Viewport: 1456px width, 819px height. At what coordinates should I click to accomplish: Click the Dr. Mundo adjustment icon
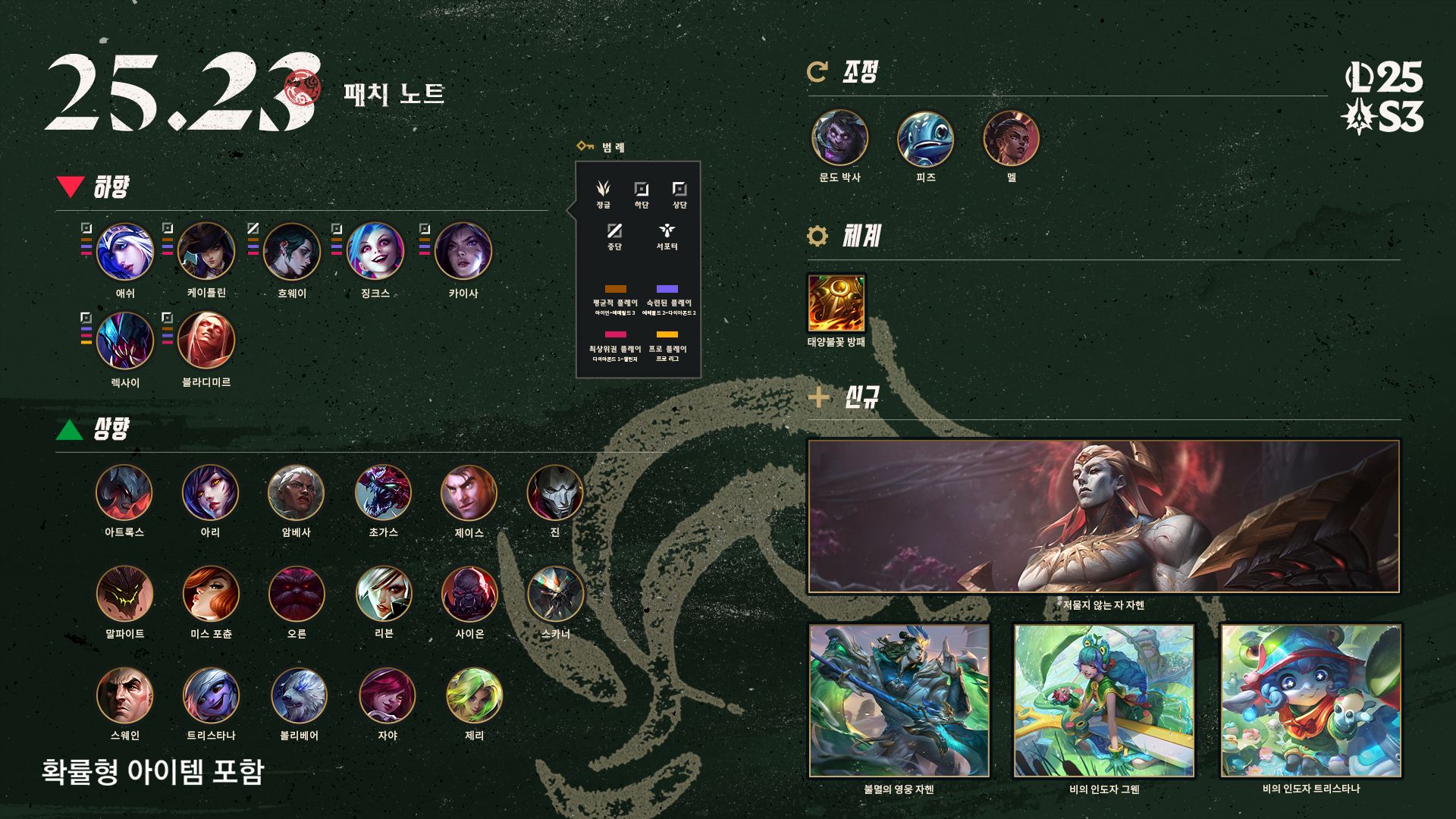pos(839,138)
